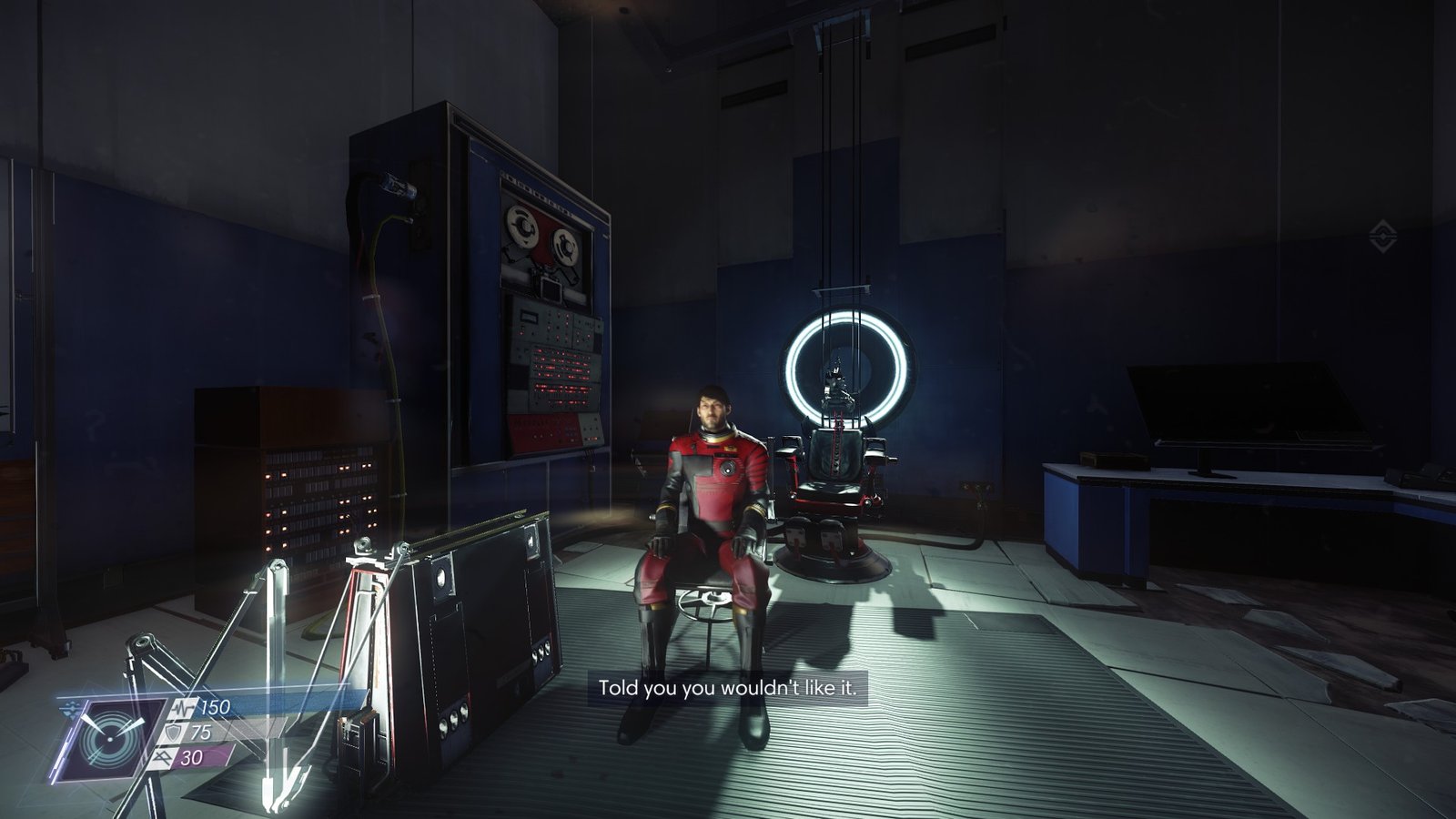Select the equipped psi power icon
This screenshot has width=1456, height=819.
[x=109, y=739]
